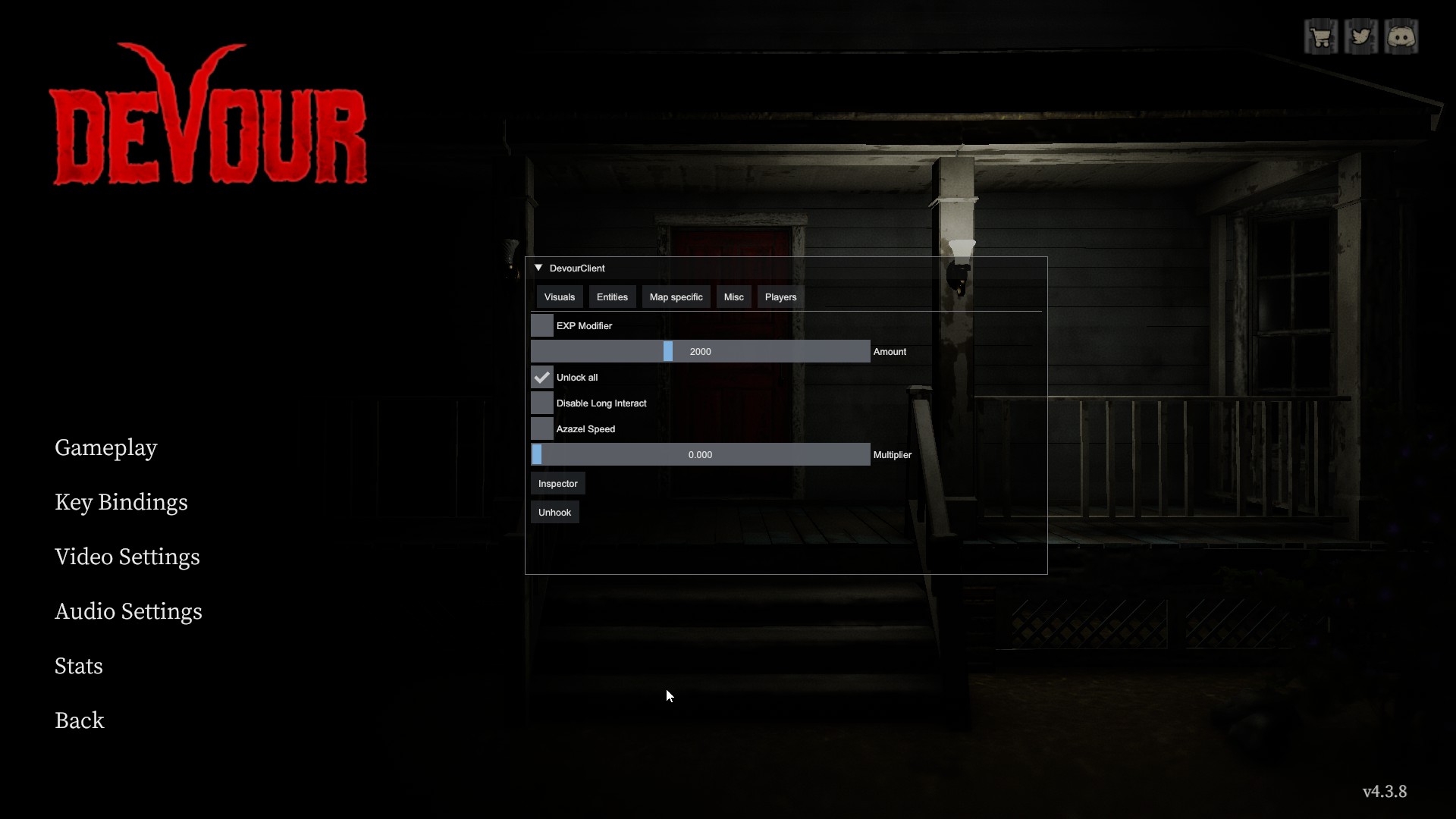
Task: Collapse the DevourClient panel
Action: pos(538,268)
